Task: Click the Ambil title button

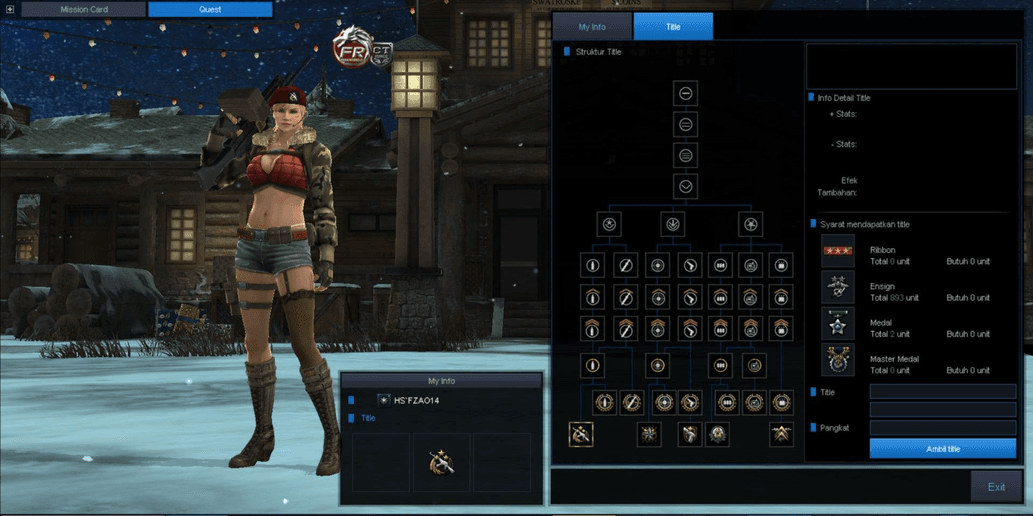Action: coord(942,449)
